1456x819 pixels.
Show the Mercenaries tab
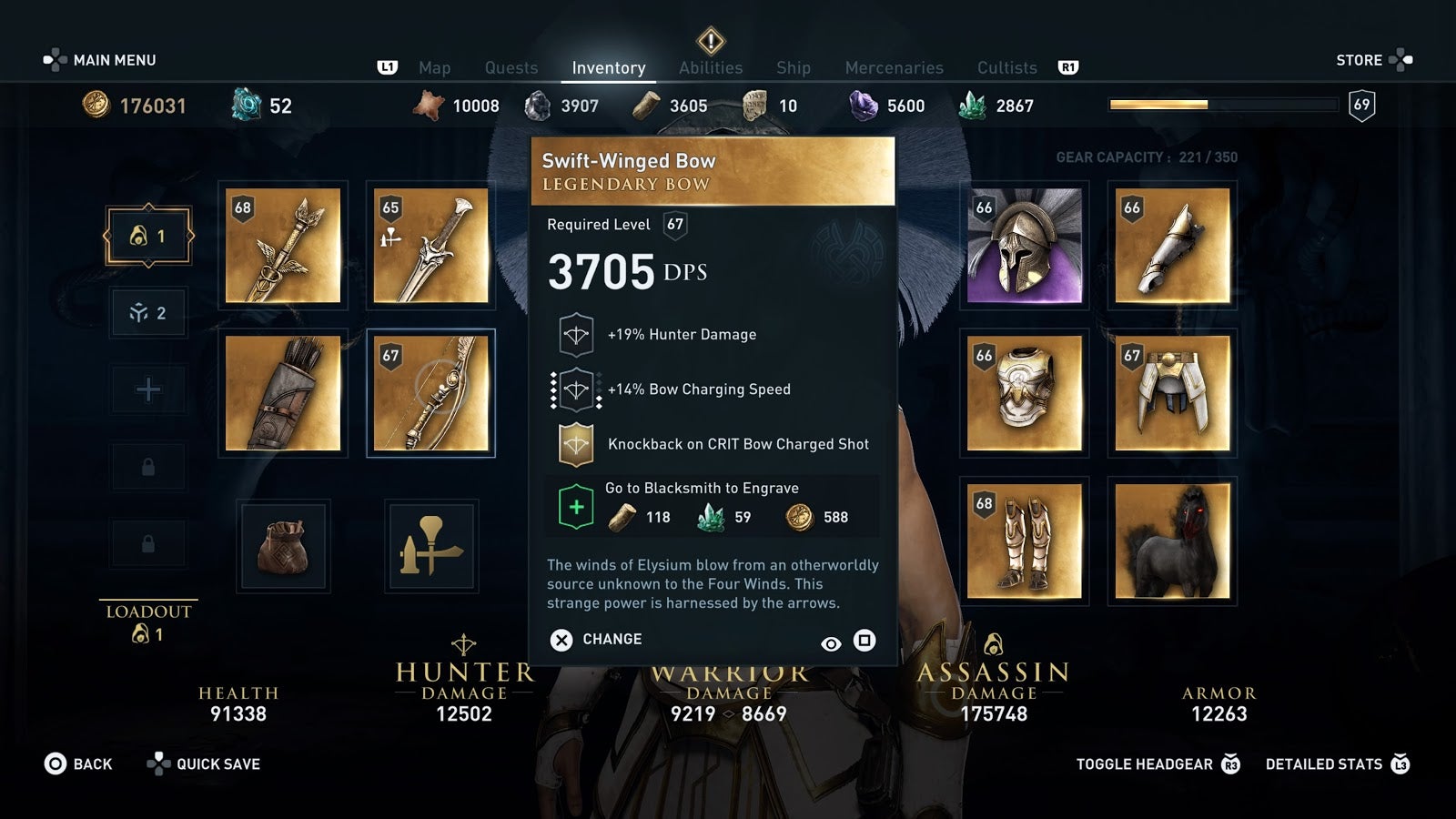click(894, 68)
